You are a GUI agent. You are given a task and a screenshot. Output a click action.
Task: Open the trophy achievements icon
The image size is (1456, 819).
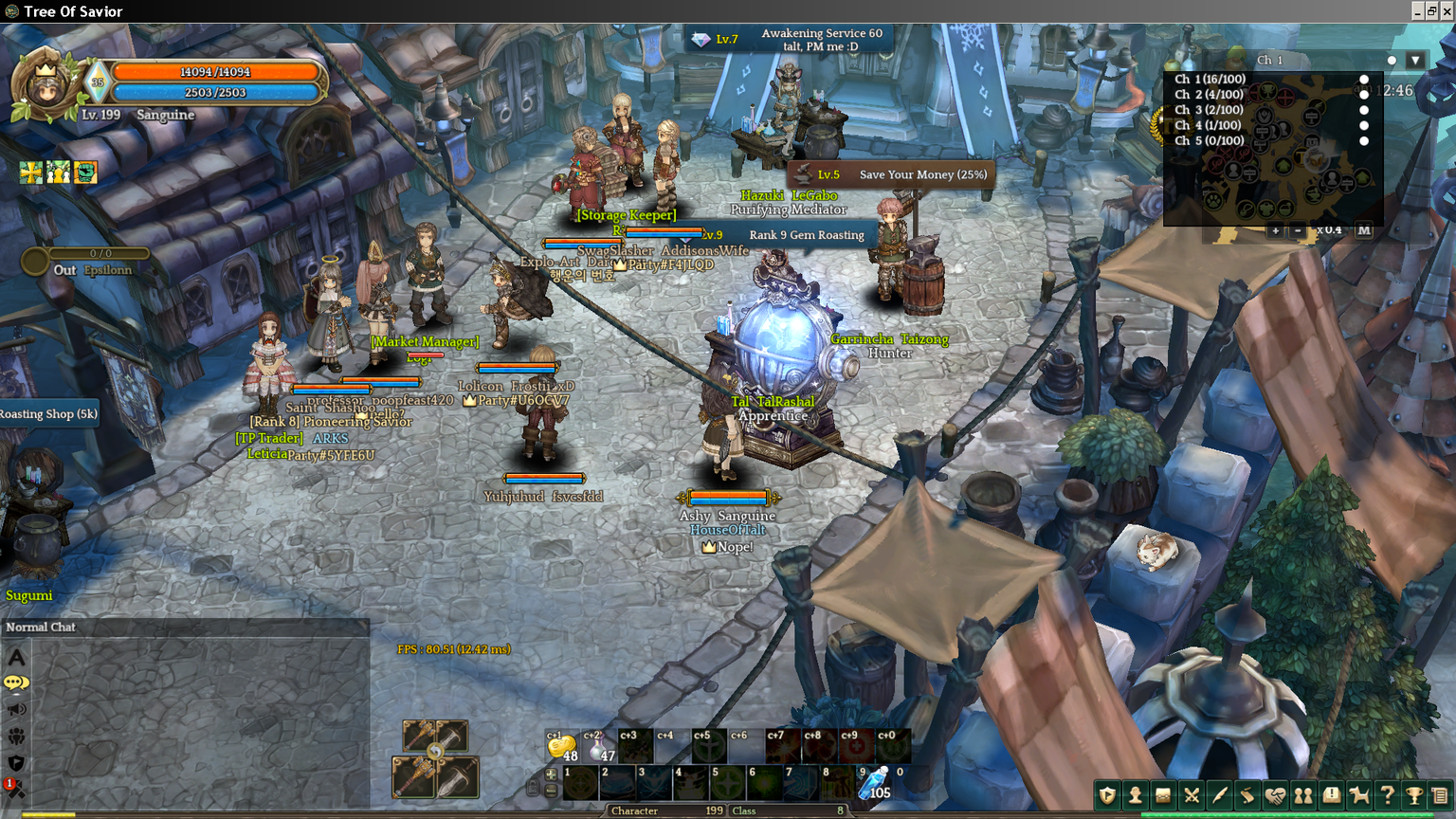(1414, 795)
